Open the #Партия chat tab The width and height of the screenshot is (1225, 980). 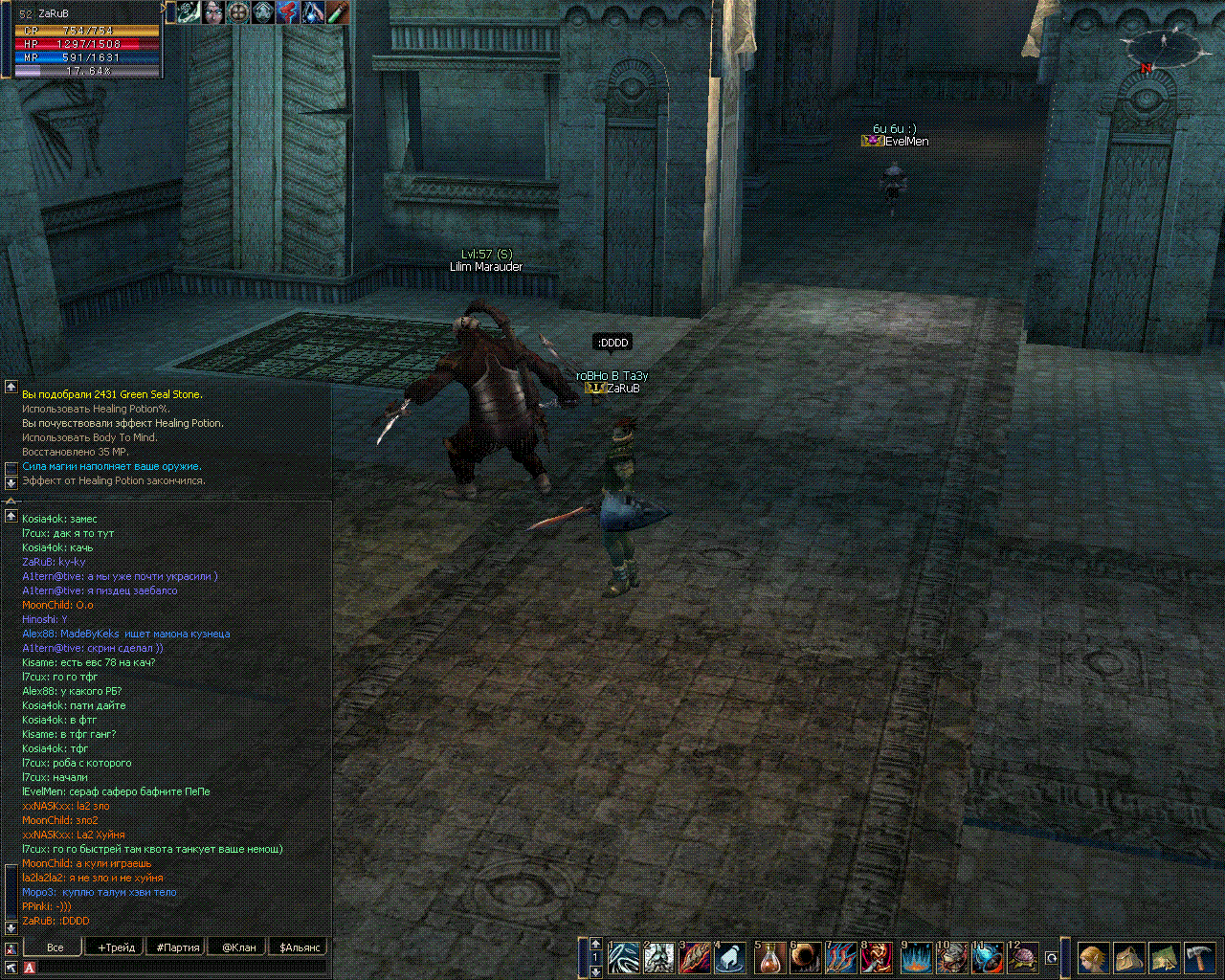coord(178,947)
